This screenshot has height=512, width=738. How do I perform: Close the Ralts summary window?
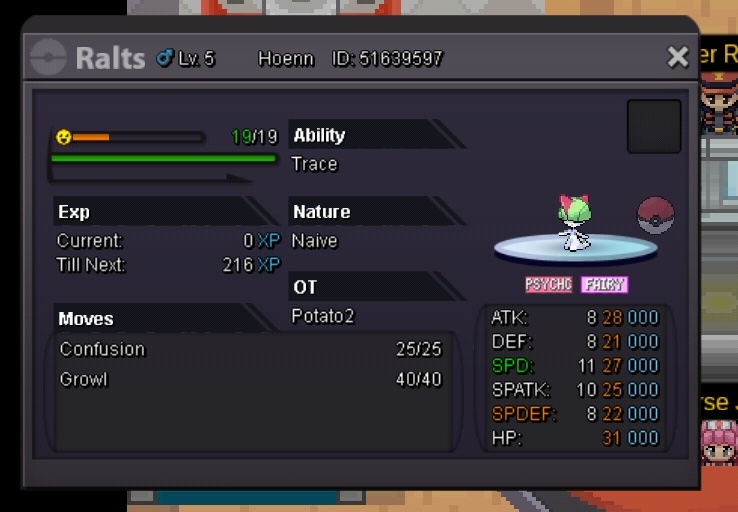pos(678,57)
